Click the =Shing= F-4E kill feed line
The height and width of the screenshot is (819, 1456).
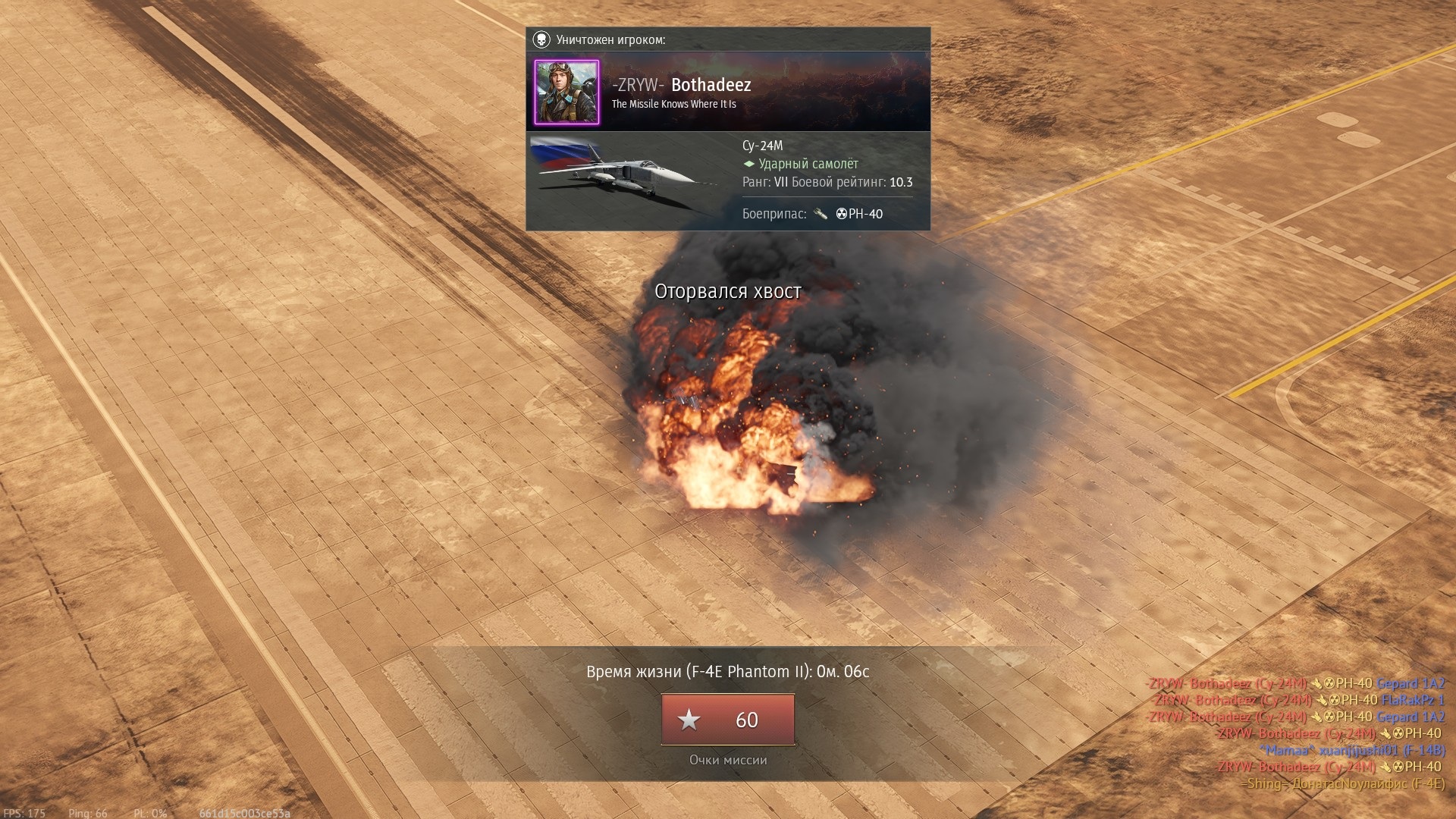1342,783
